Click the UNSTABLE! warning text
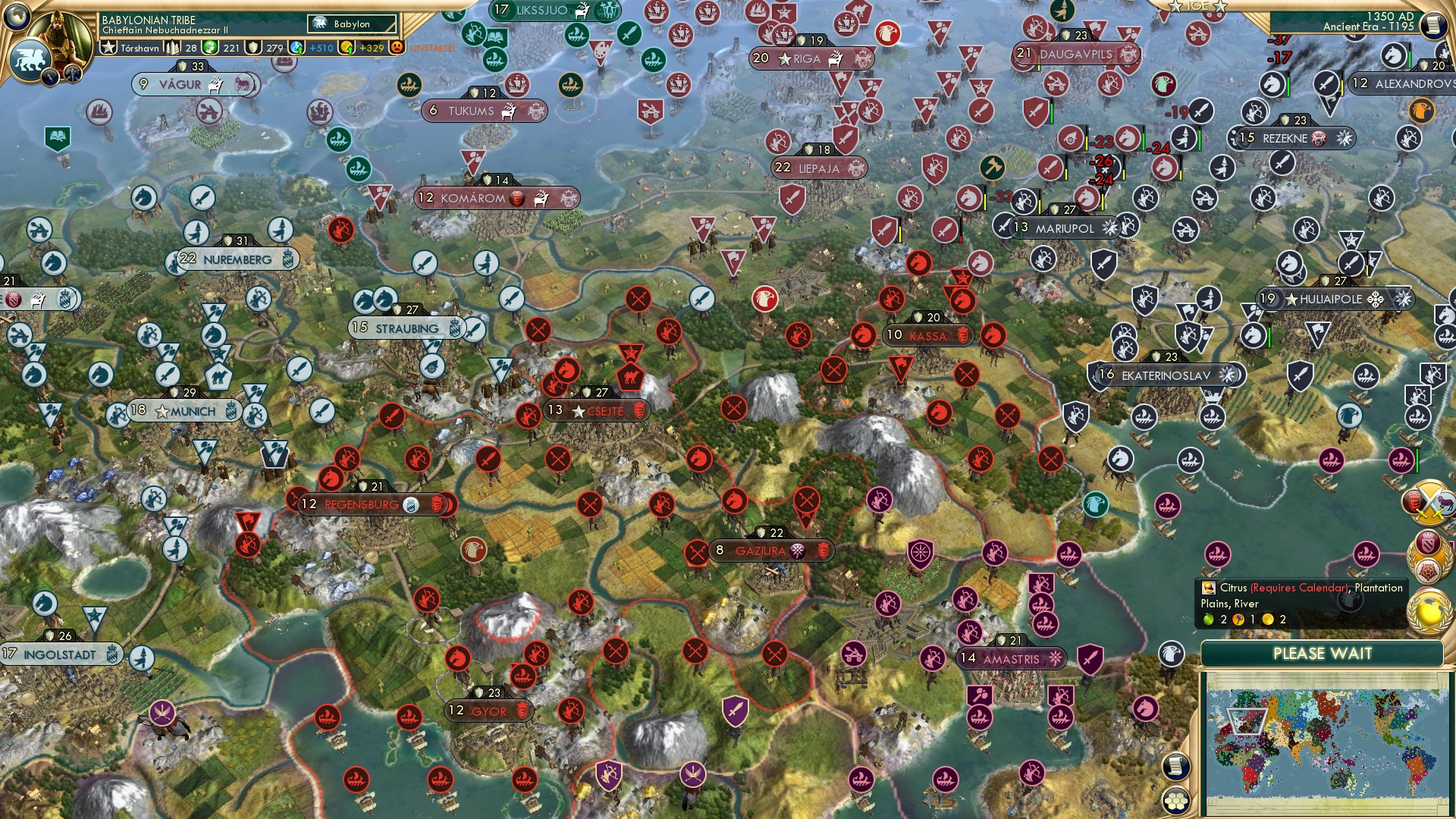The width and height of the screenshot is (1456, 819). [432, 48]
